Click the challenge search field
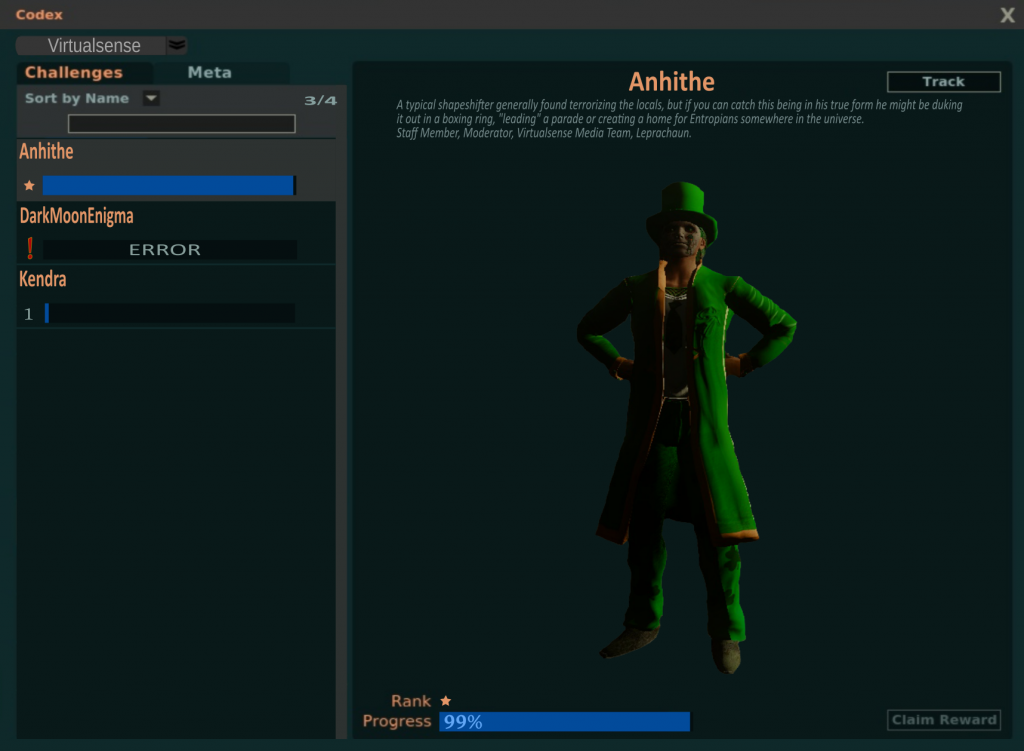This screenshot has height=751, width=1024. click(x=181, y=124)
